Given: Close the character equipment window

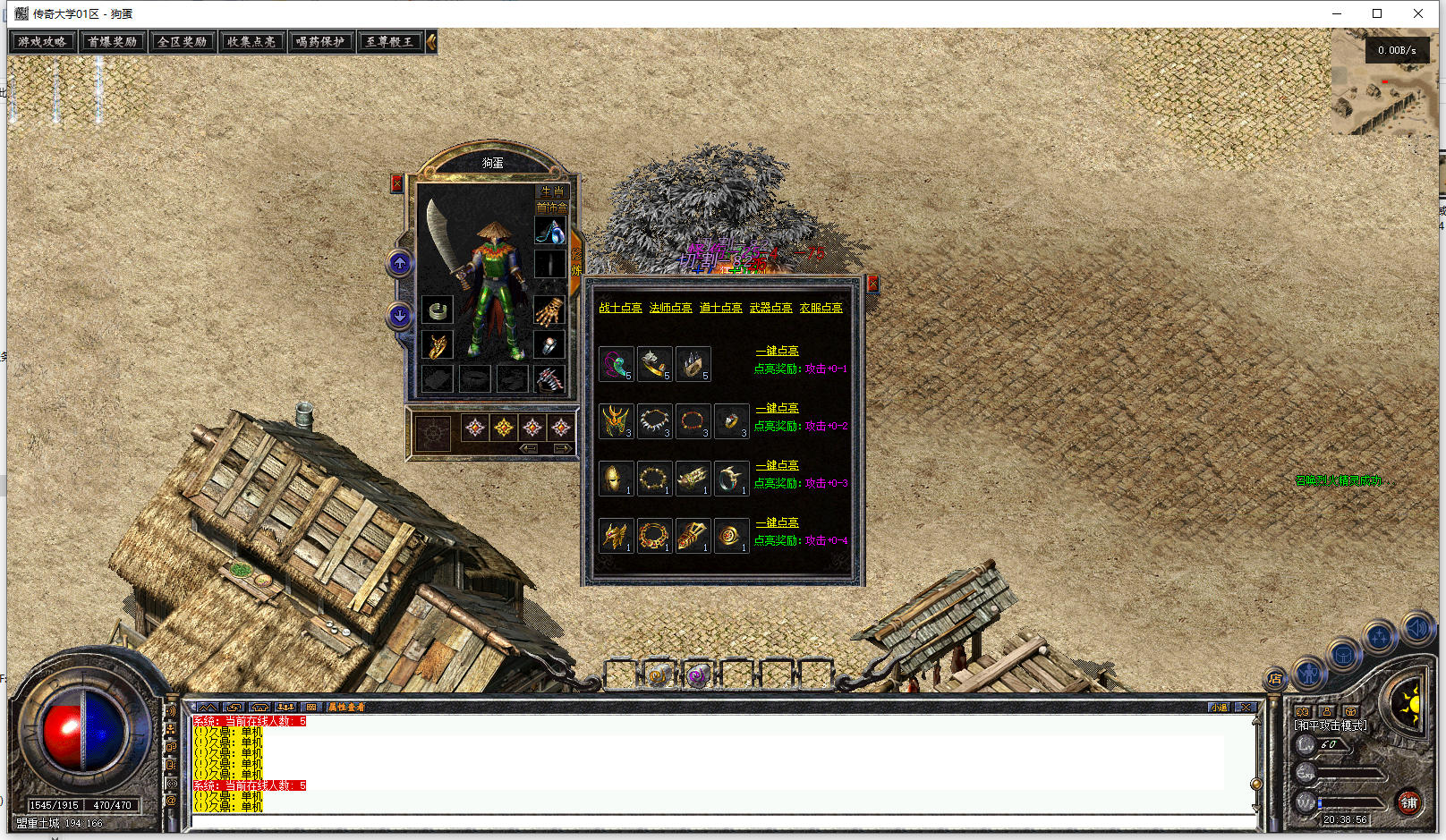Looking at the screenshot, I should 397,183.
